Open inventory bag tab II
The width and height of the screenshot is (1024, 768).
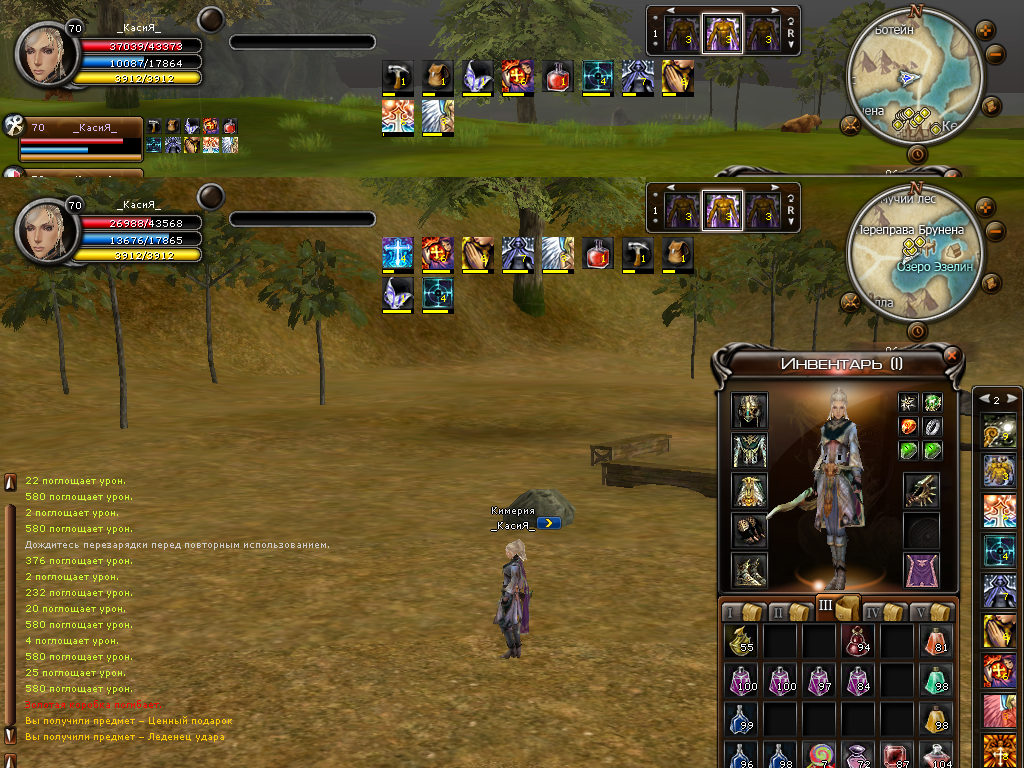coord(787,611)
